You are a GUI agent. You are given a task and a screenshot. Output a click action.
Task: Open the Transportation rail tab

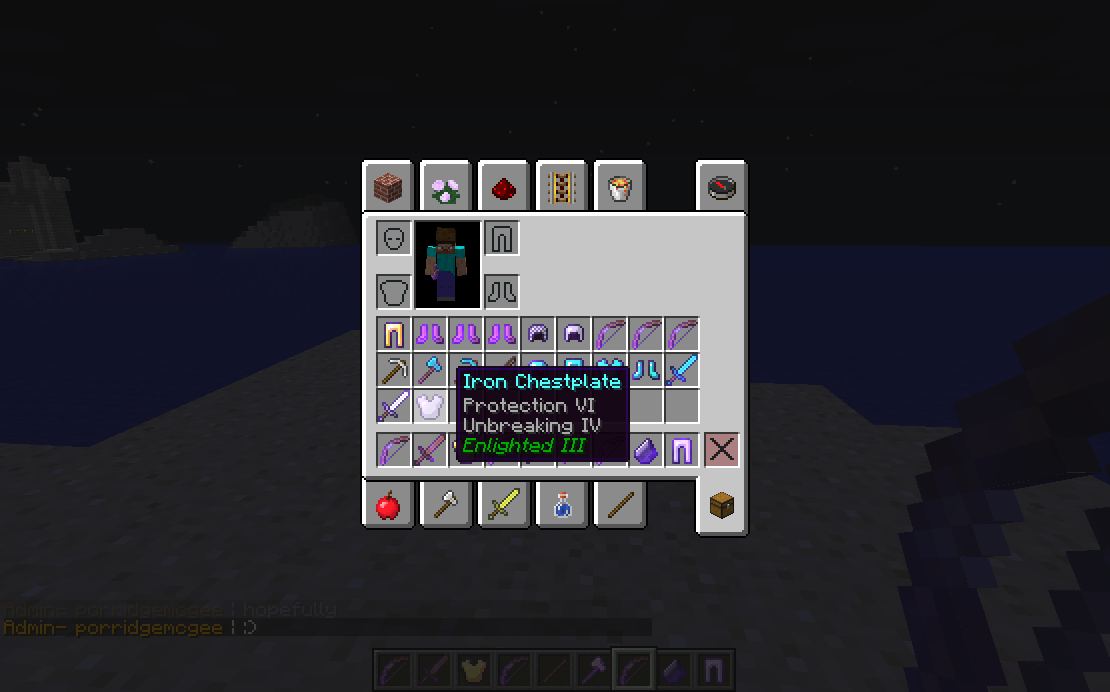point(561,187)
